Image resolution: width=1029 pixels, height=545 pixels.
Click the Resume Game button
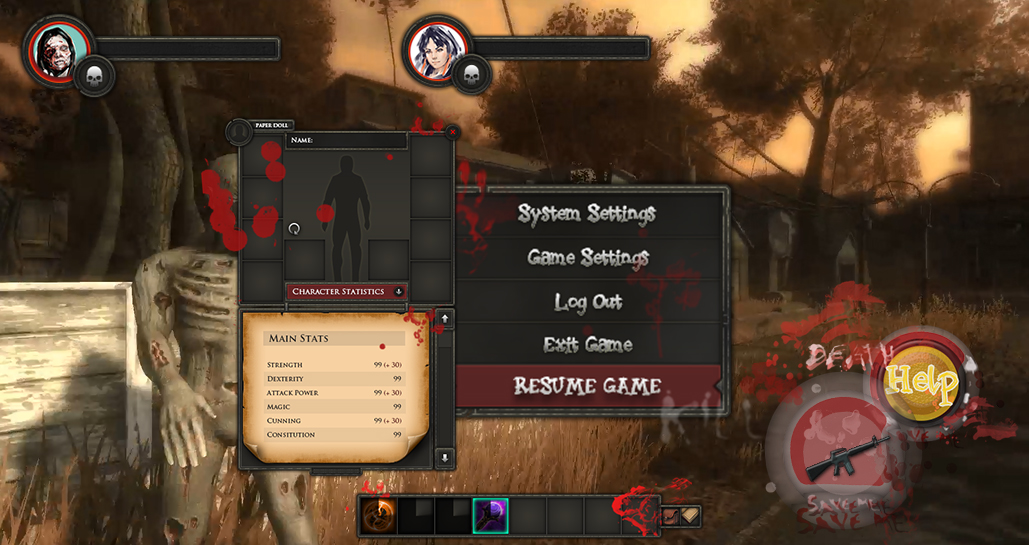pyautogui.click(x=587, y=386)
